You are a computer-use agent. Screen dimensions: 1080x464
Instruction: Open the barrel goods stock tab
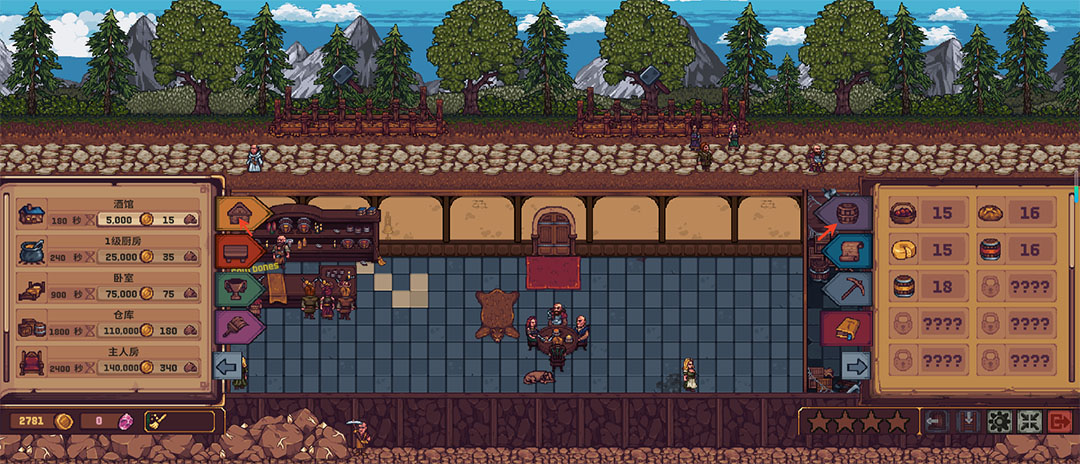tap(845, 213)
